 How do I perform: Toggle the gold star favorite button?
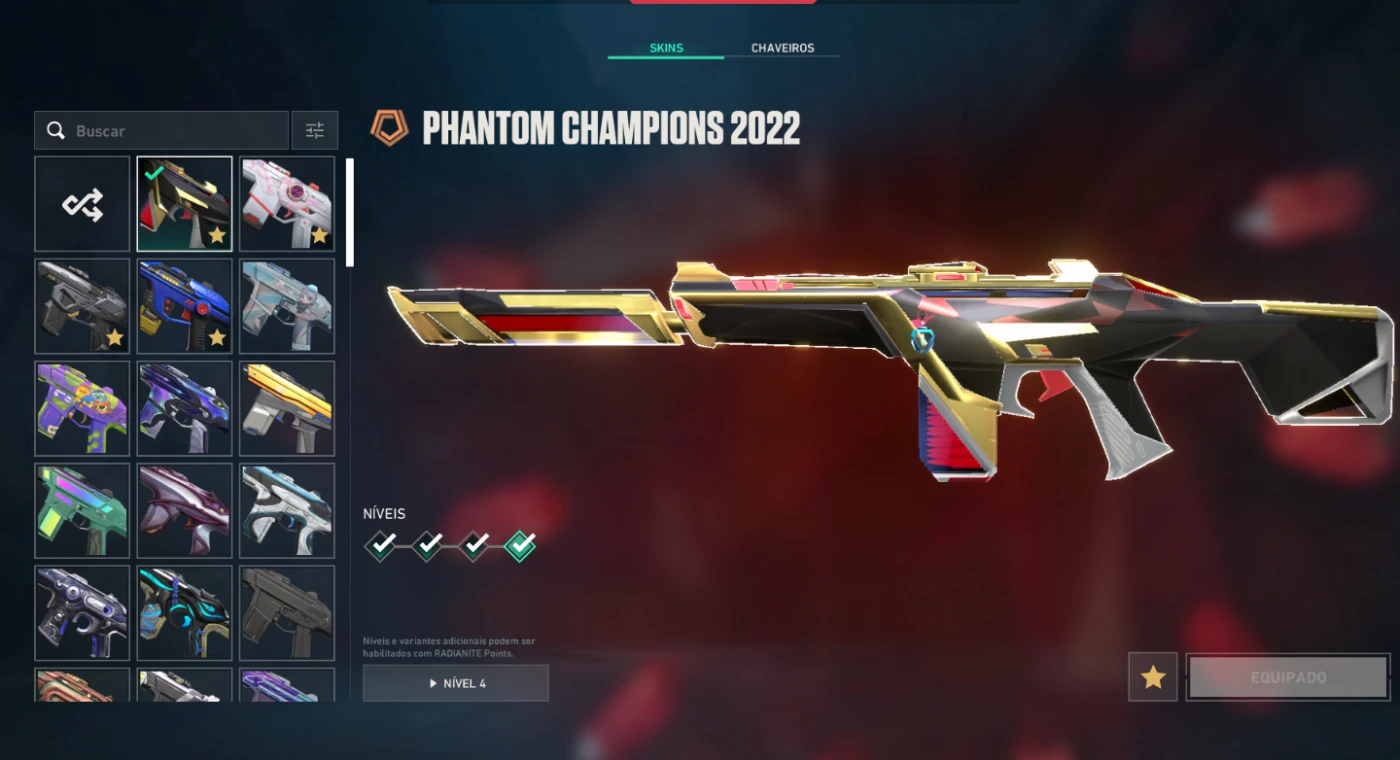click(x=1153, y=677)
